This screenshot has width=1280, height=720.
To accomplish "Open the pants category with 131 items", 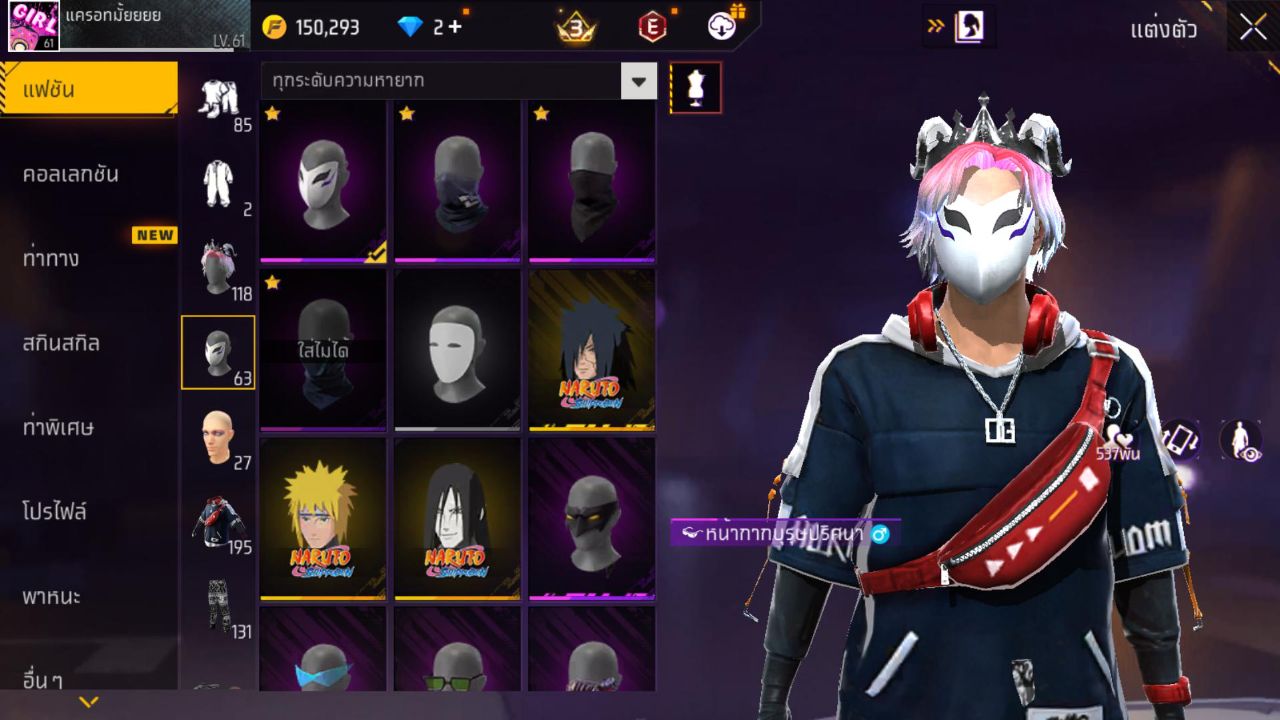I will coord(217,606).
